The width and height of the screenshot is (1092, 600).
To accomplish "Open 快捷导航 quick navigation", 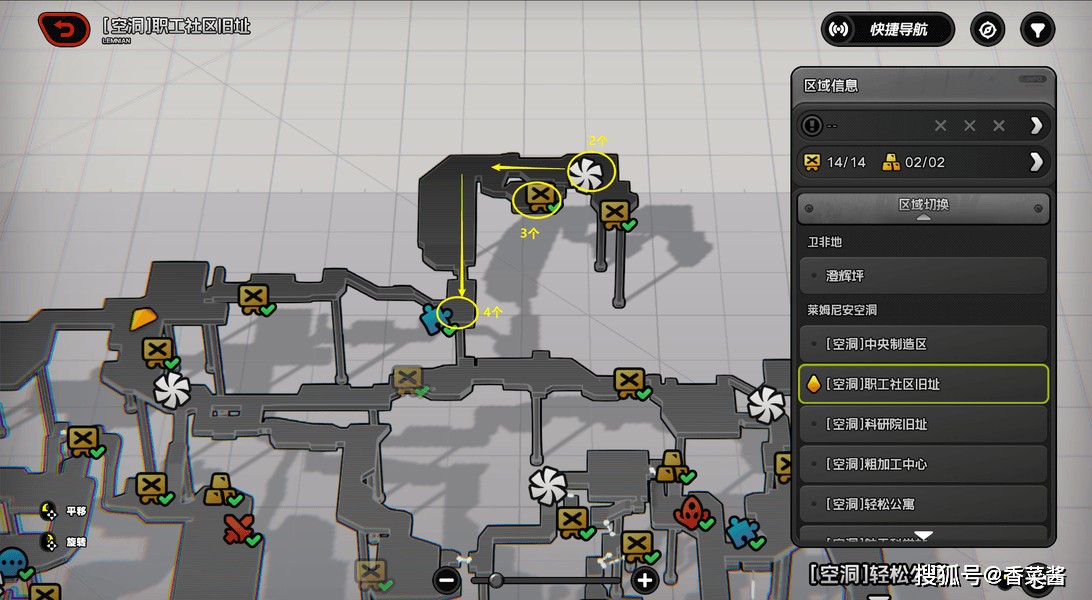I will tap(887, 30).
